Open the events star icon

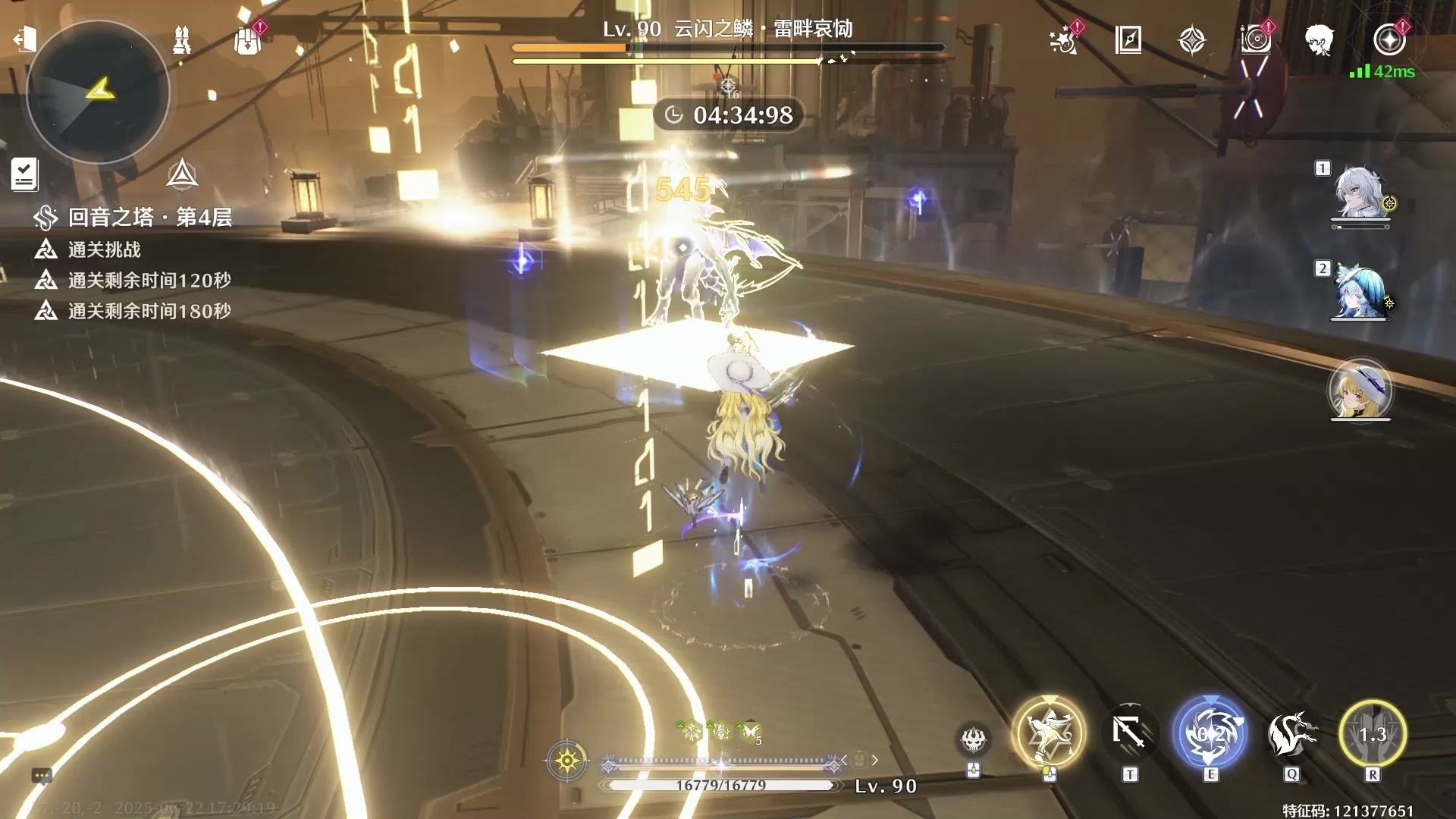[x=1064, y=40]
